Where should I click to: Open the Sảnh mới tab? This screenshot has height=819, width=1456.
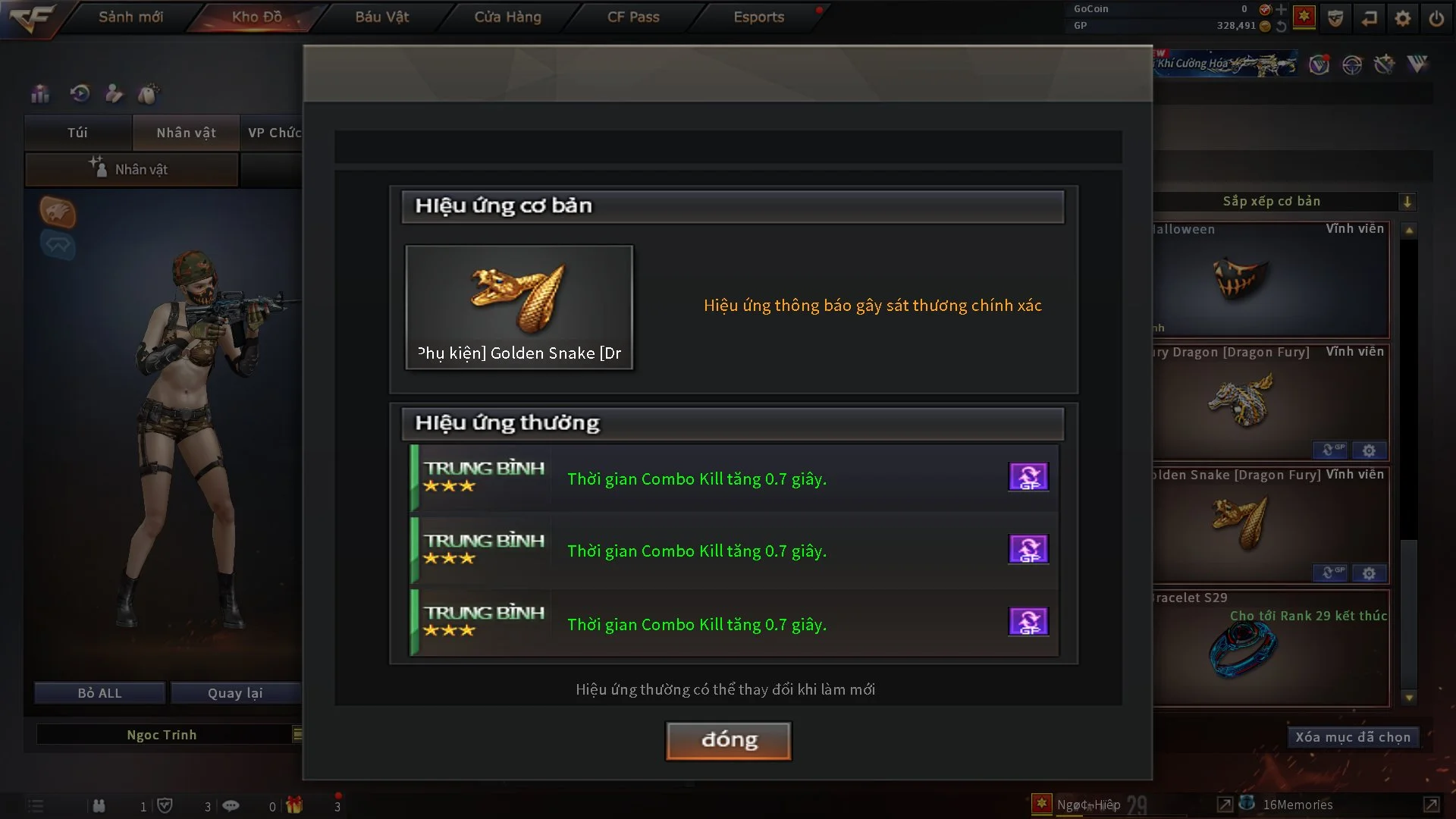tap(130, 17)
